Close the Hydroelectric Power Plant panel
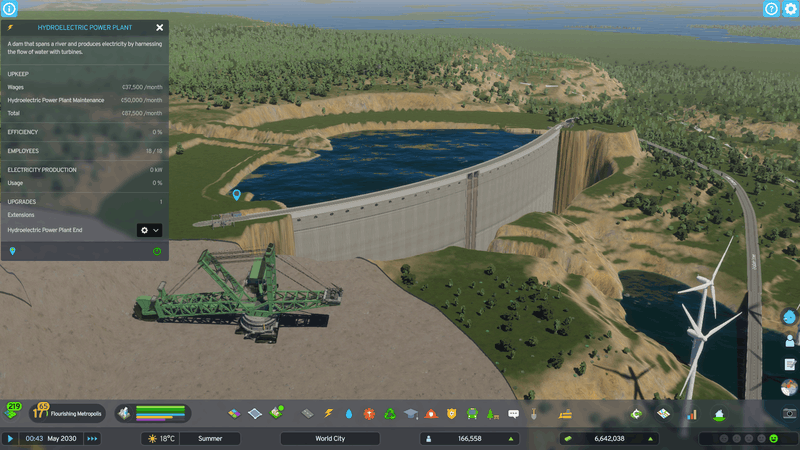This screenshot has width=800, height=450. pyautogui.click(x=160, y=28)
